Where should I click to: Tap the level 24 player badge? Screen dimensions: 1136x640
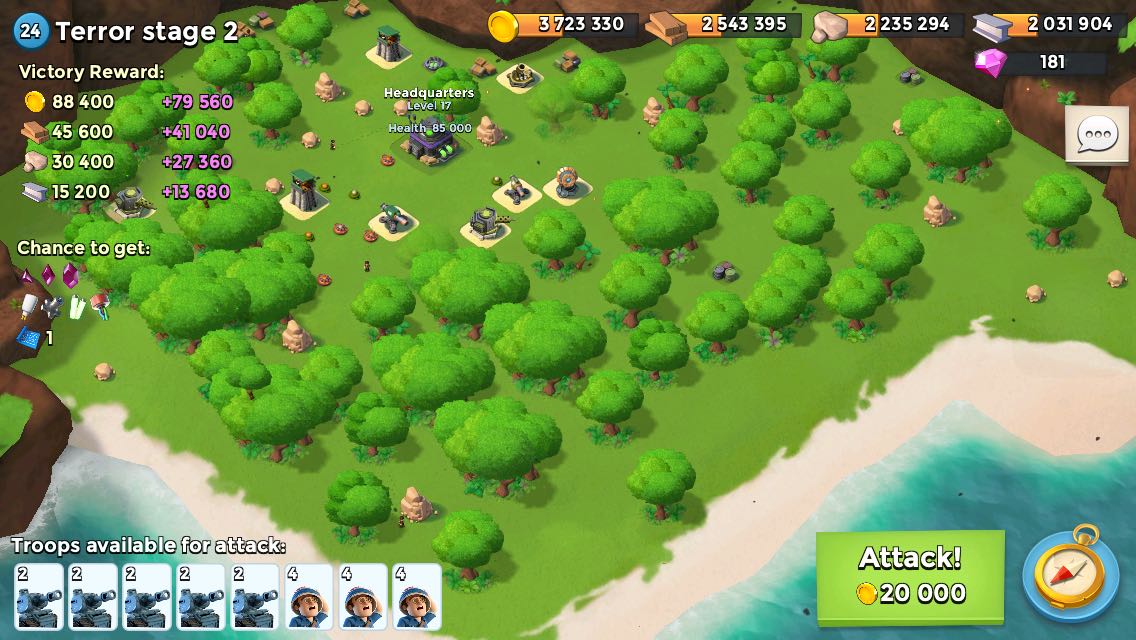click(30, 31)
